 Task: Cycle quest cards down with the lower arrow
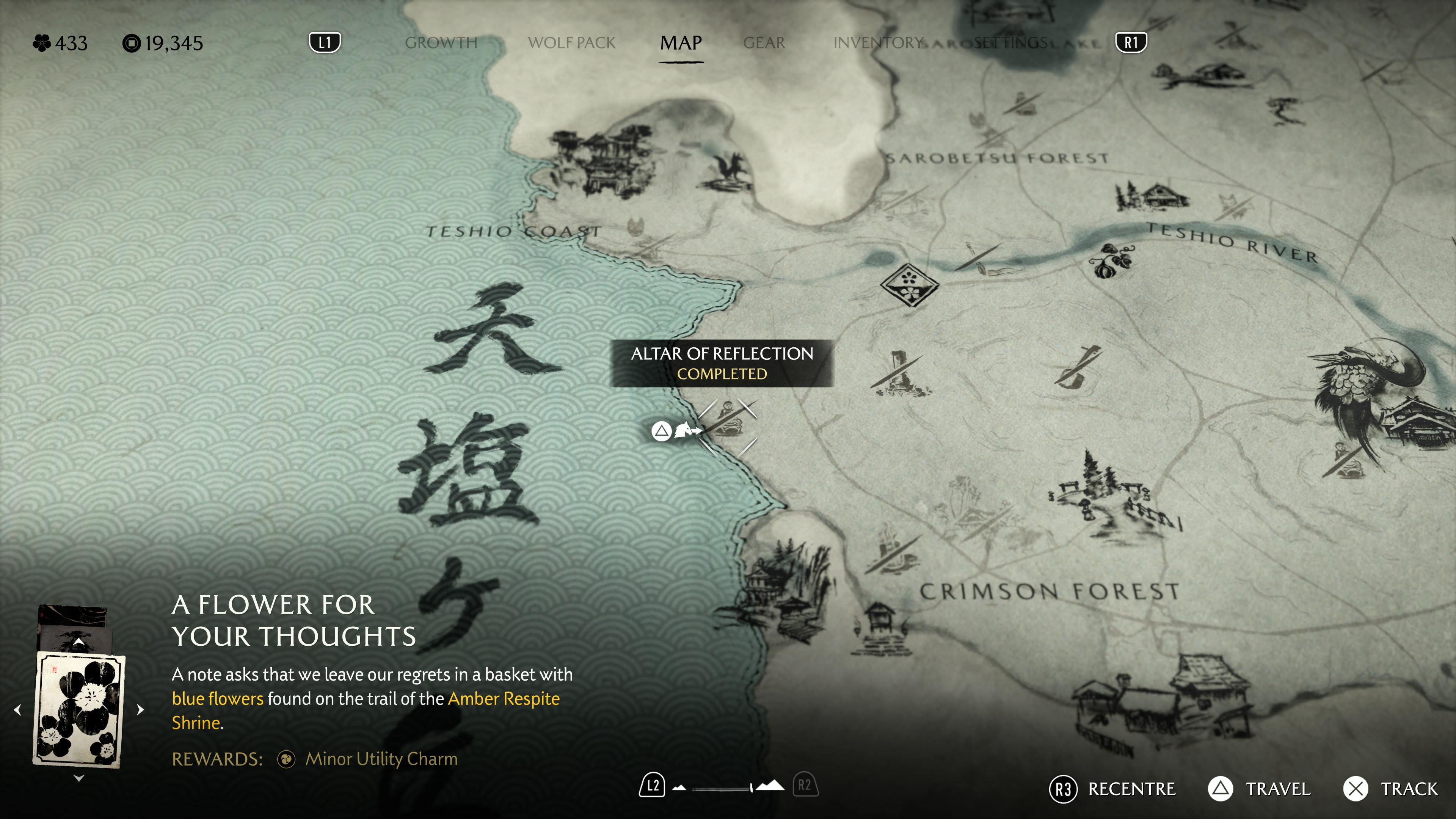78,778
